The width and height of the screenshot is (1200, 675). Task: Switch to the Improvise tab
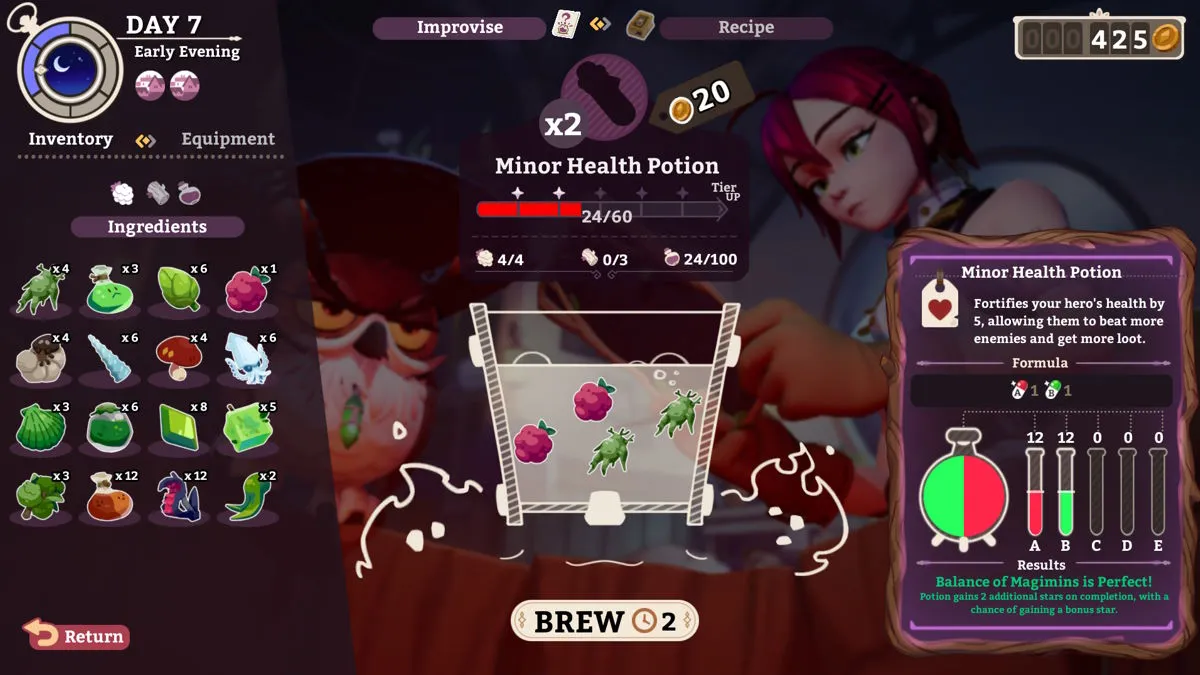click(x=459, y=27)
